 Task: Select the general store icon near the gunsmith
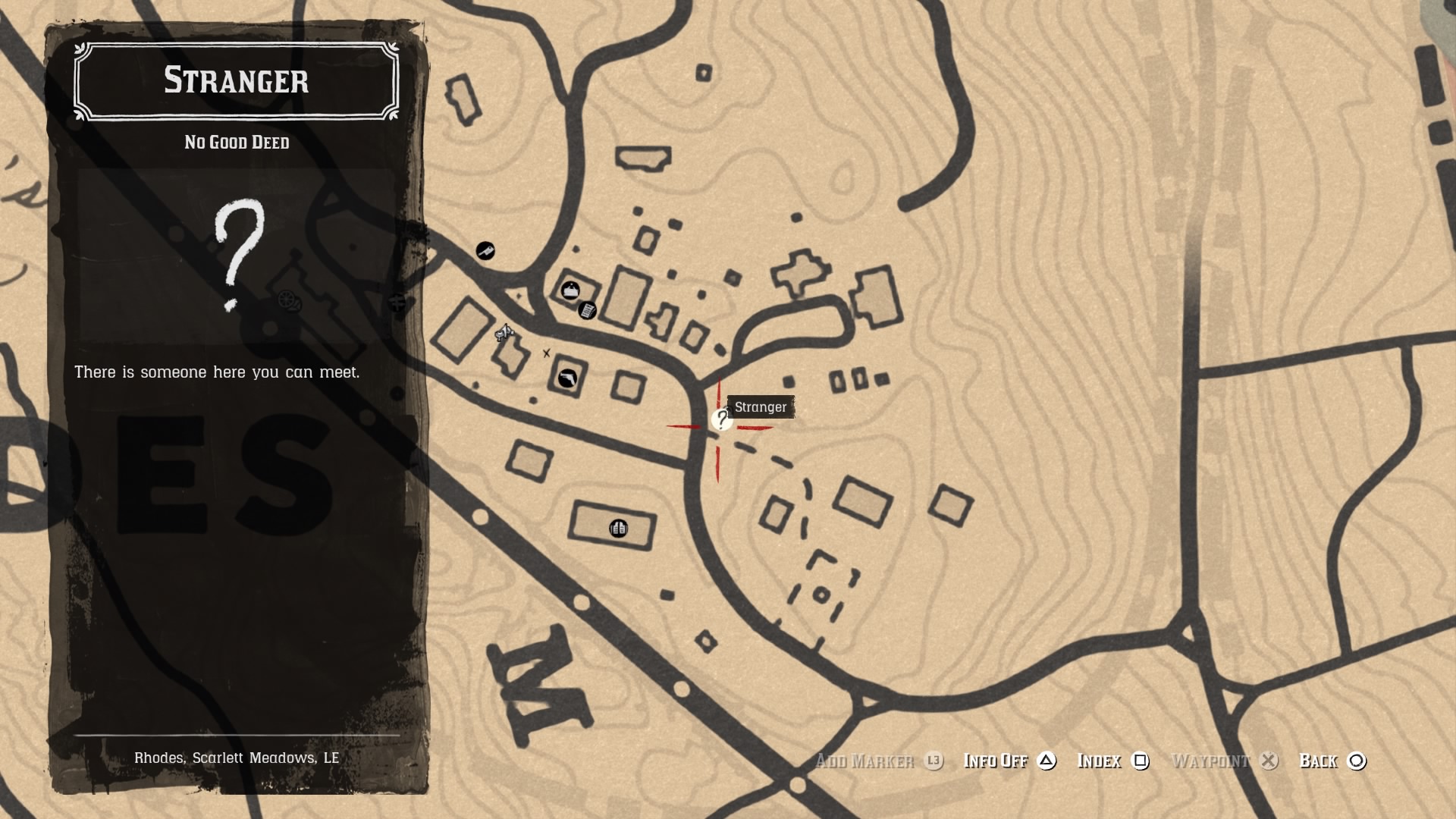572,290
